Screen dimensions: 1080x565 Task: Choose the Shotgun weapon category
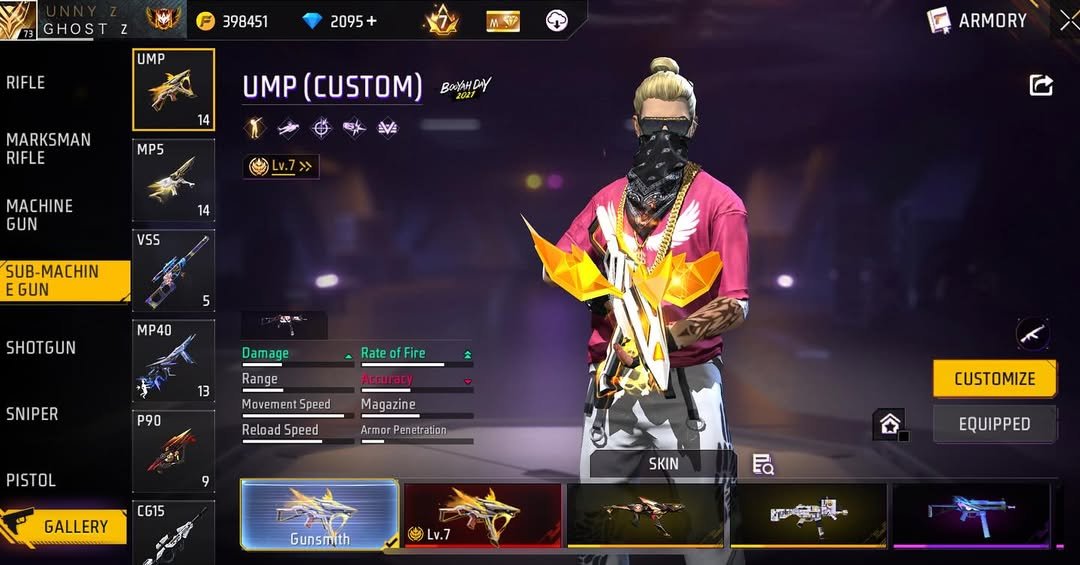coord(41,348)
